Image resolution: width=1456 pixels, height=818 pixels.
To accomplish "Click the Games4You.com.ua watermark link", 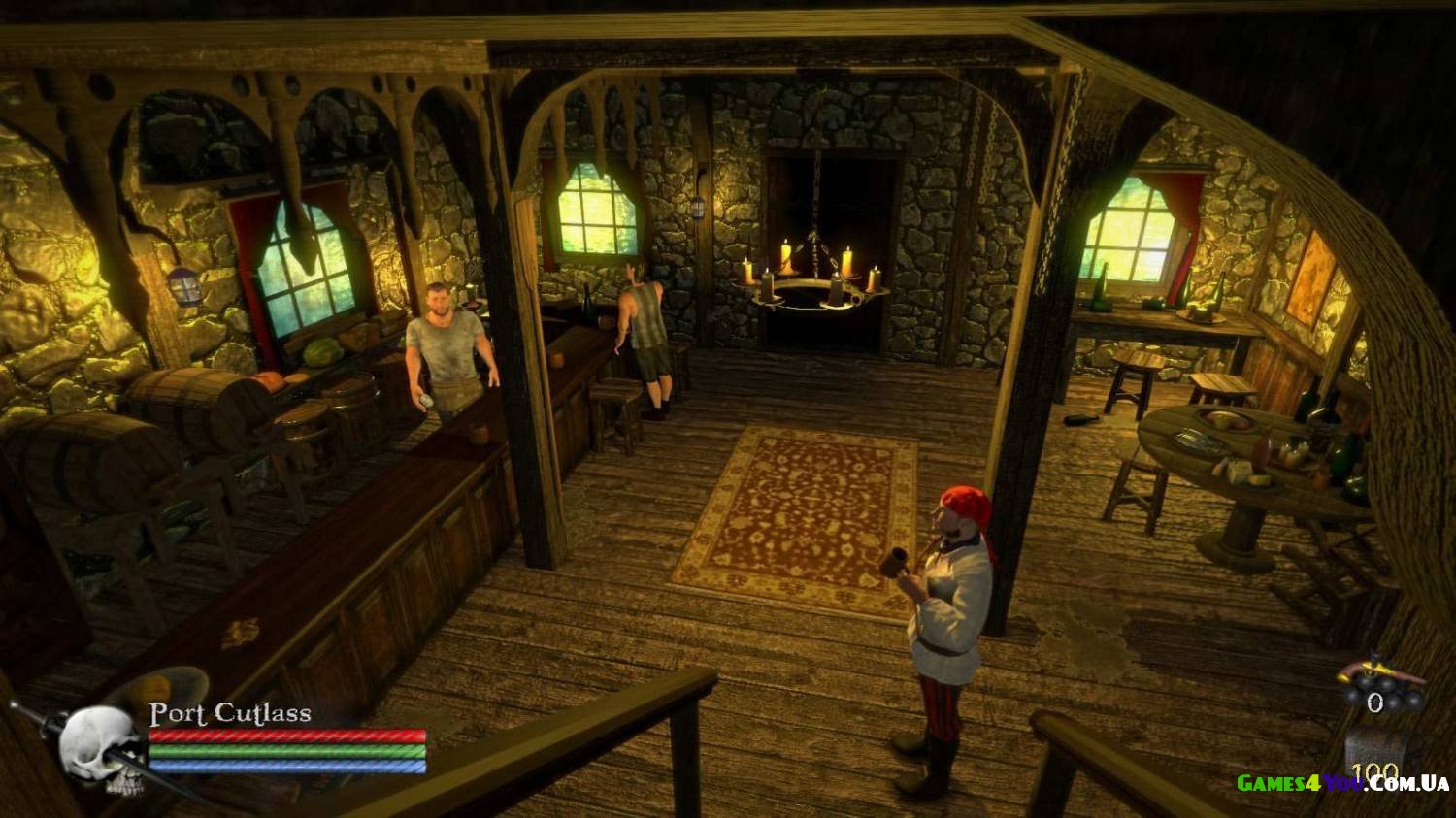I will pos(1341,783).
